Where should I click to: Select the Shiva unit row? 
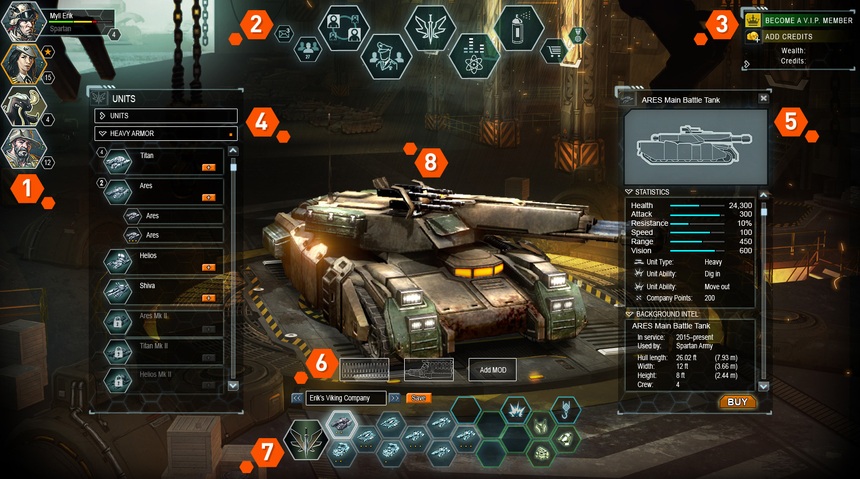165,291
